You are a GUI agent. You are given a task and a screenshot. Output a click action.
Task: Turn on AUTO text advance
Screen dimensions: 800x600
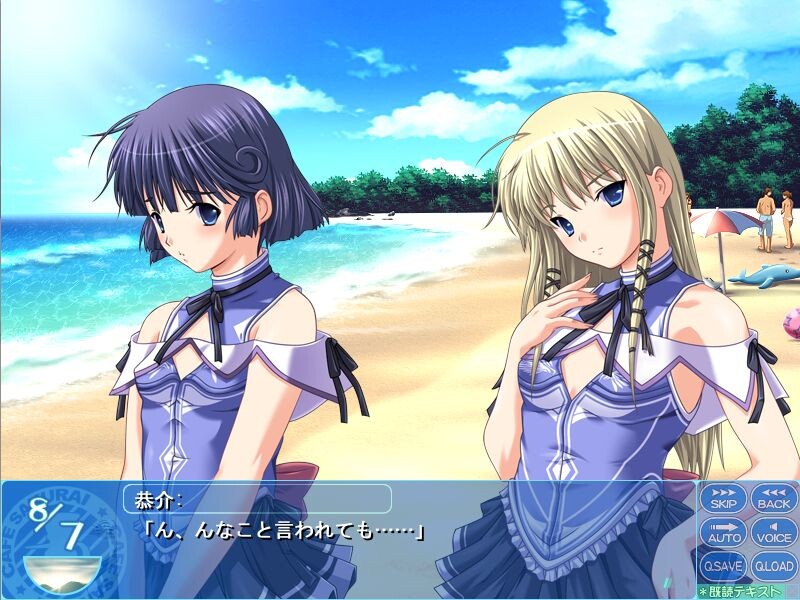click(722, 532)
